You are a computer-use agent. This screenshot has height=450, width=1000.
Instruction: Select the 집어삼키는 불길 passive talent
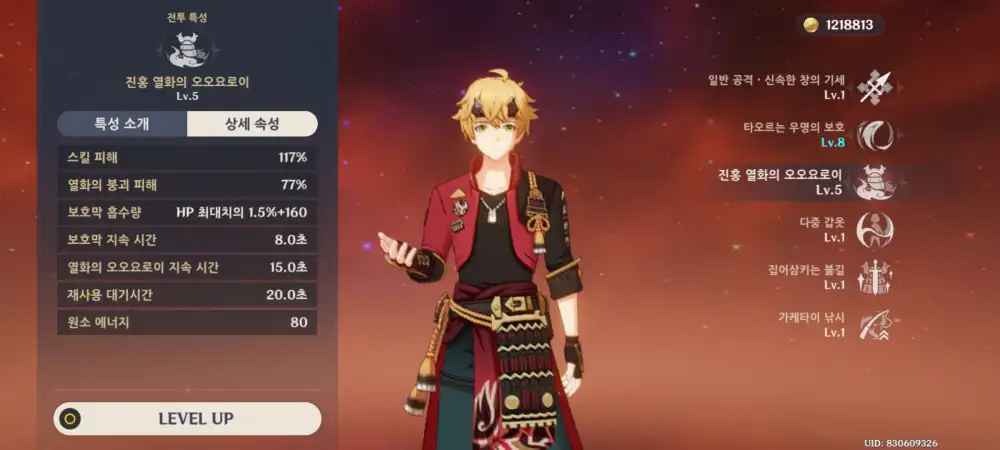coord(876,277)
